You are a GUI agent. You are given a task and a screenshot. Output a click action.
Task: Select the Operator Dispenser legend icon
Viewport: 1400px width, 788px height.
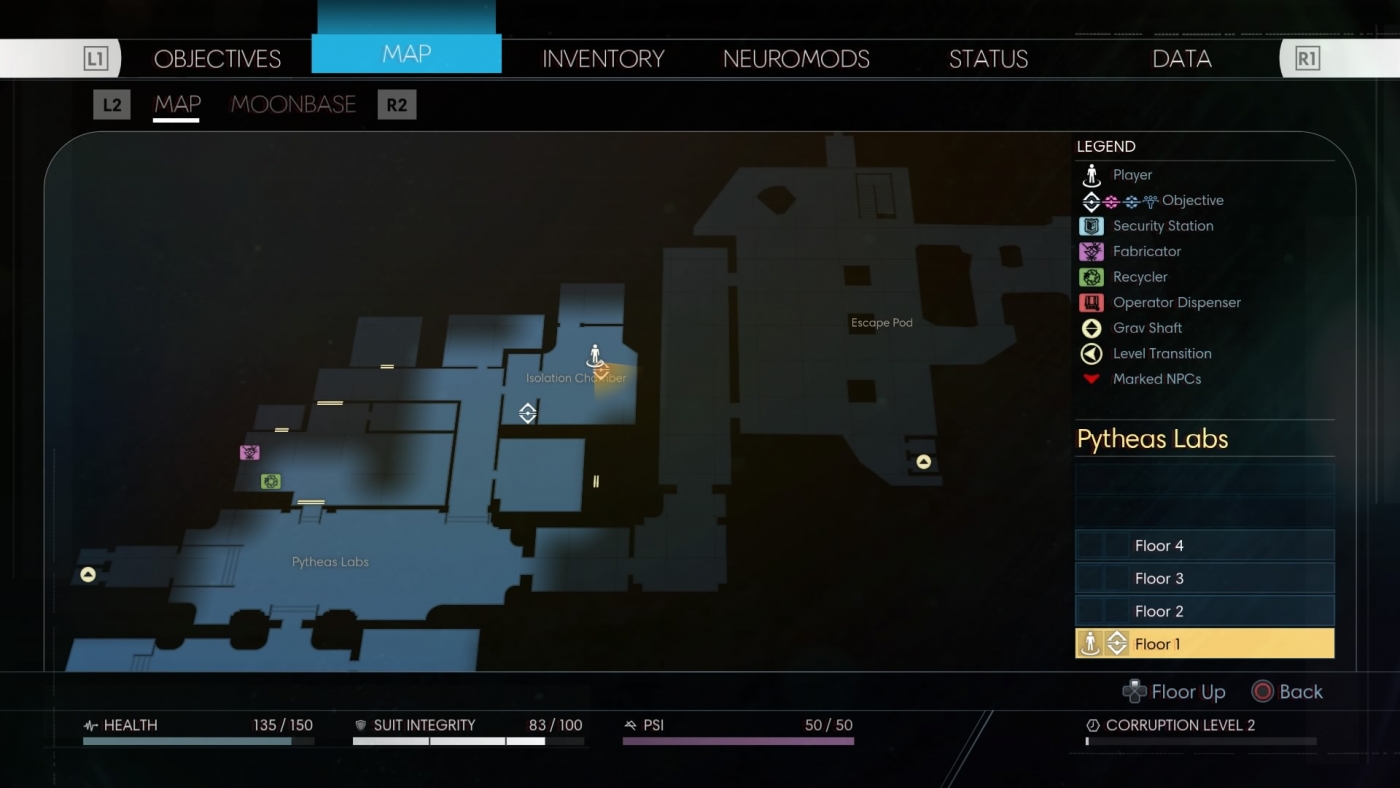[1091, 302]
